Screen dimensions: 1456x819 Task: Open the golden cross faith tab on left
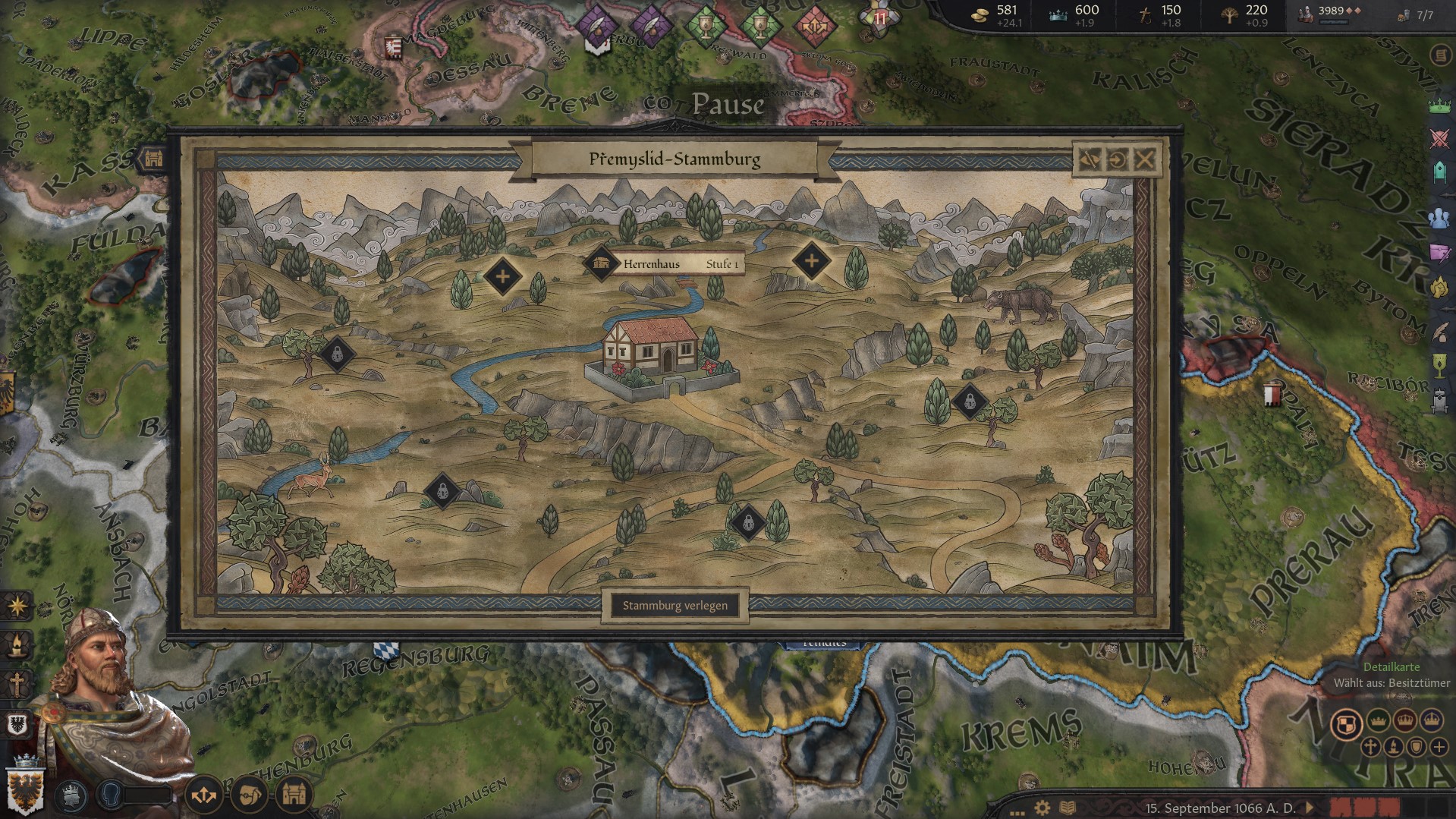coord(16,684)
